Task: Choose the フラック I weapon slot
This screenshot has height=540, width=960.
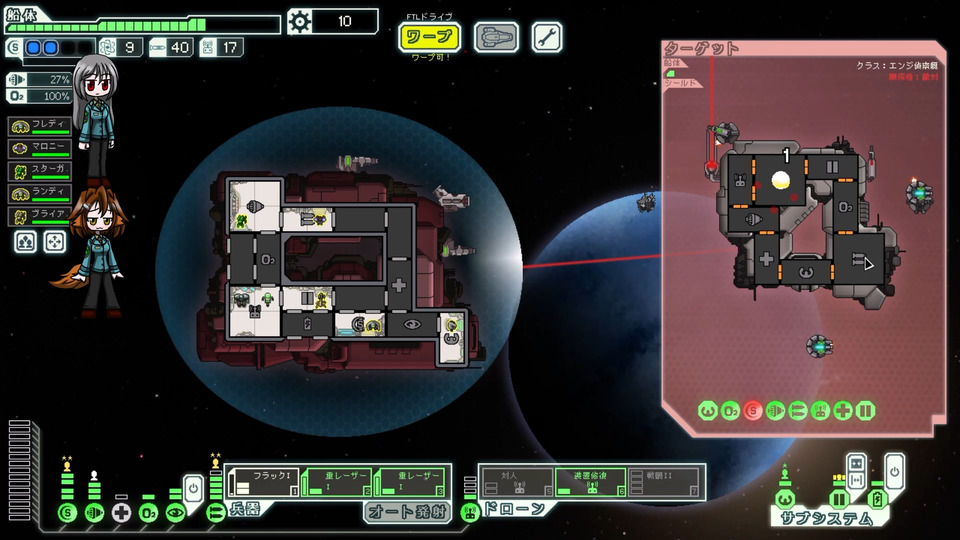Action: tap(262, 483)
